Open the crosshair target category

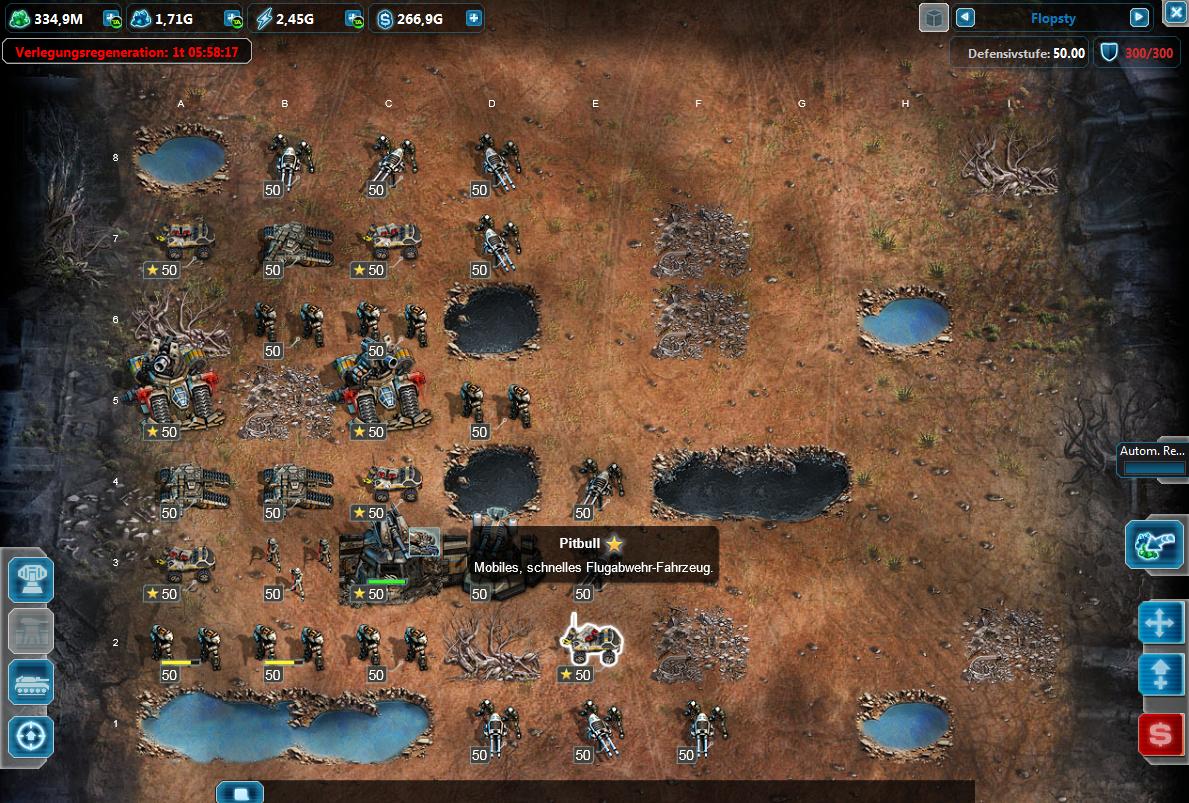click(x=31, y=737)
